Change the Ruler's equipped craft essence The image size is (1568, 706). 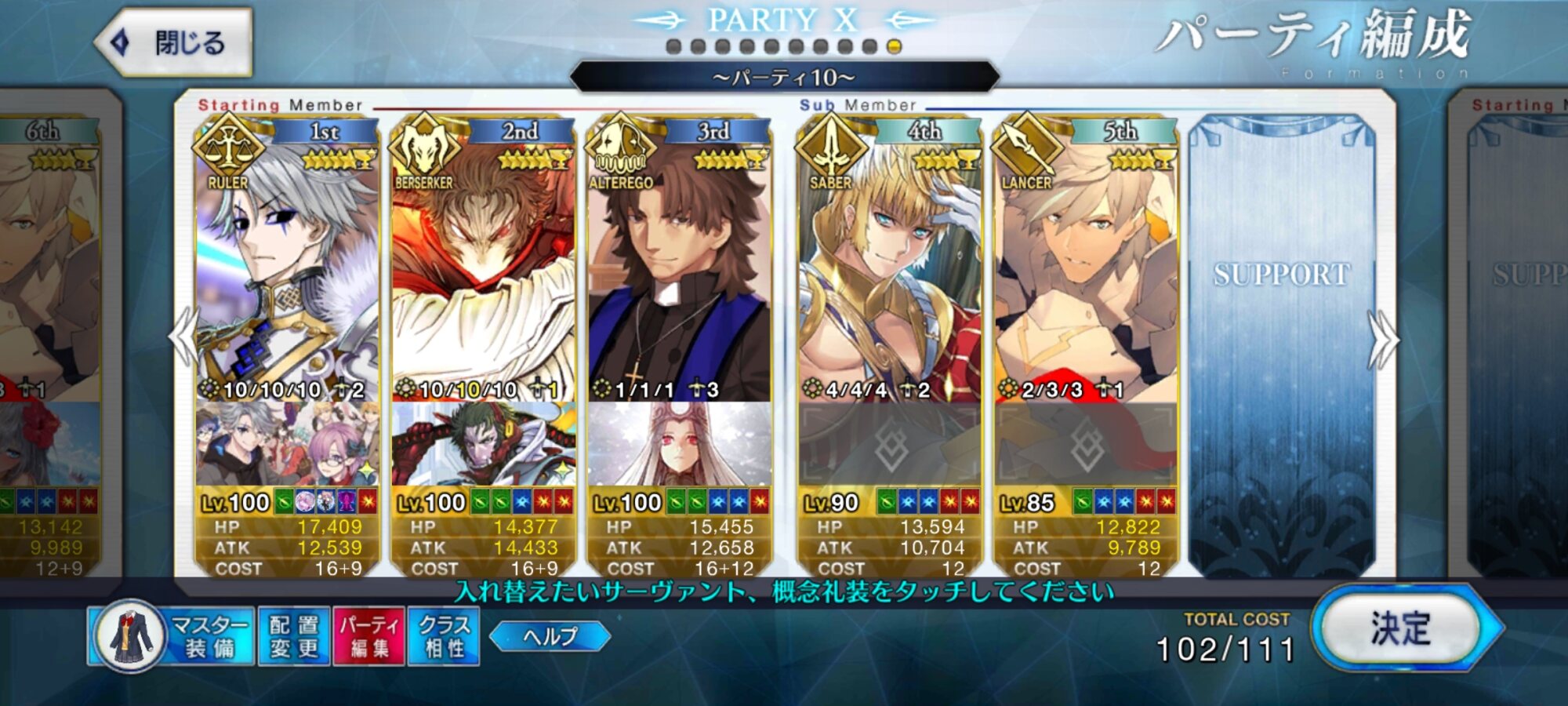coord(287,445)
